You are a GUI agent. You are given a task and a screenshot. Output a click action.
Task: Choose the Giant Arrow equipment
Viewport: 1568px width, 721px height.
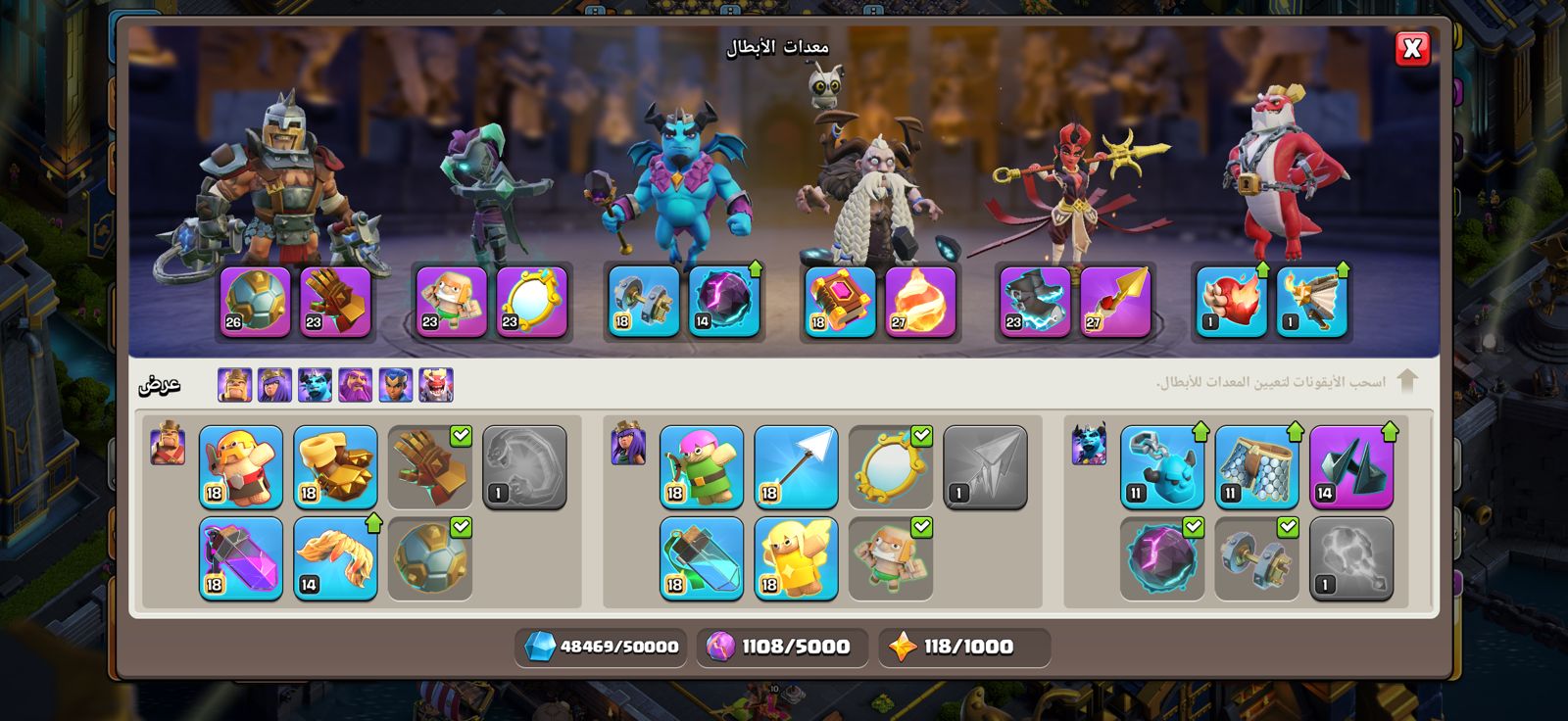tap(796, 467)
